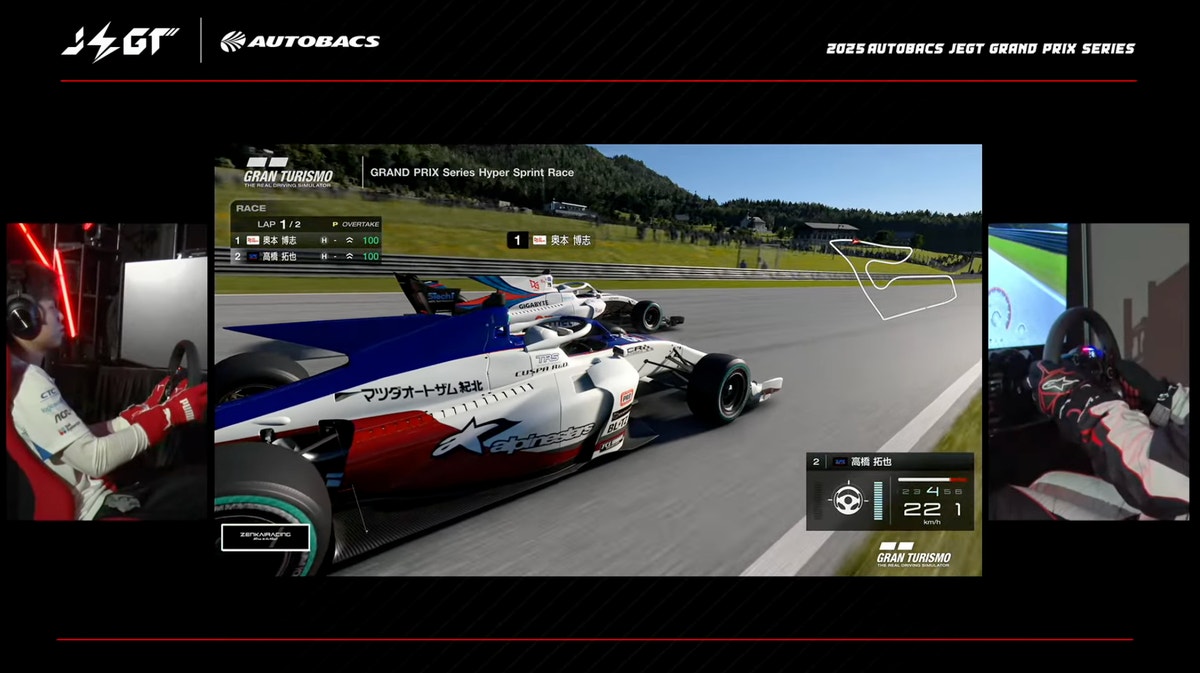Click the AUTOBACS sponsor logo

[300, 41]
